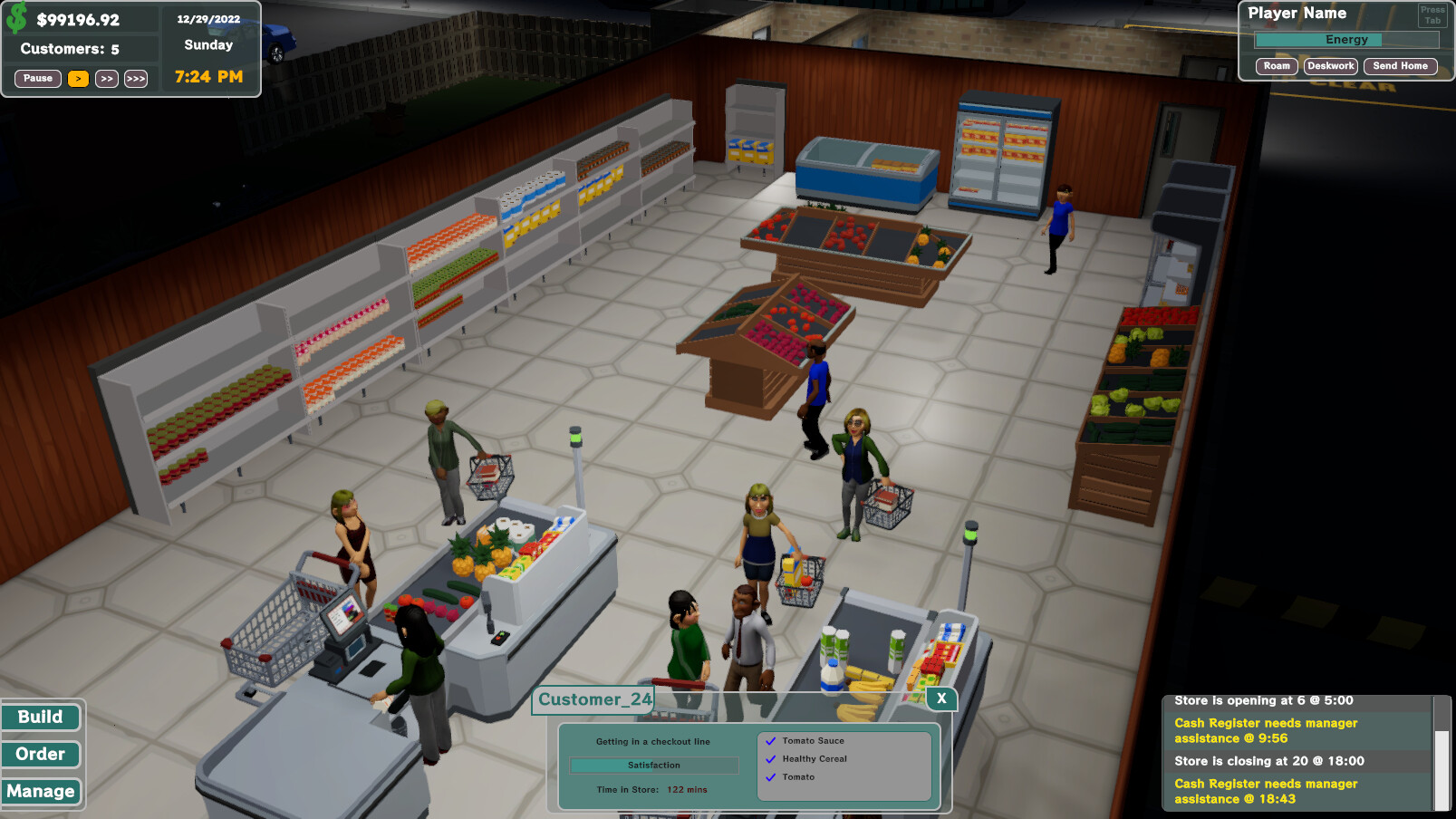The height and width of the screenshot is (819, 1456).
Task: Toggle the checkmark beside Tomato Sauce
Action: [x=772, y=740]
